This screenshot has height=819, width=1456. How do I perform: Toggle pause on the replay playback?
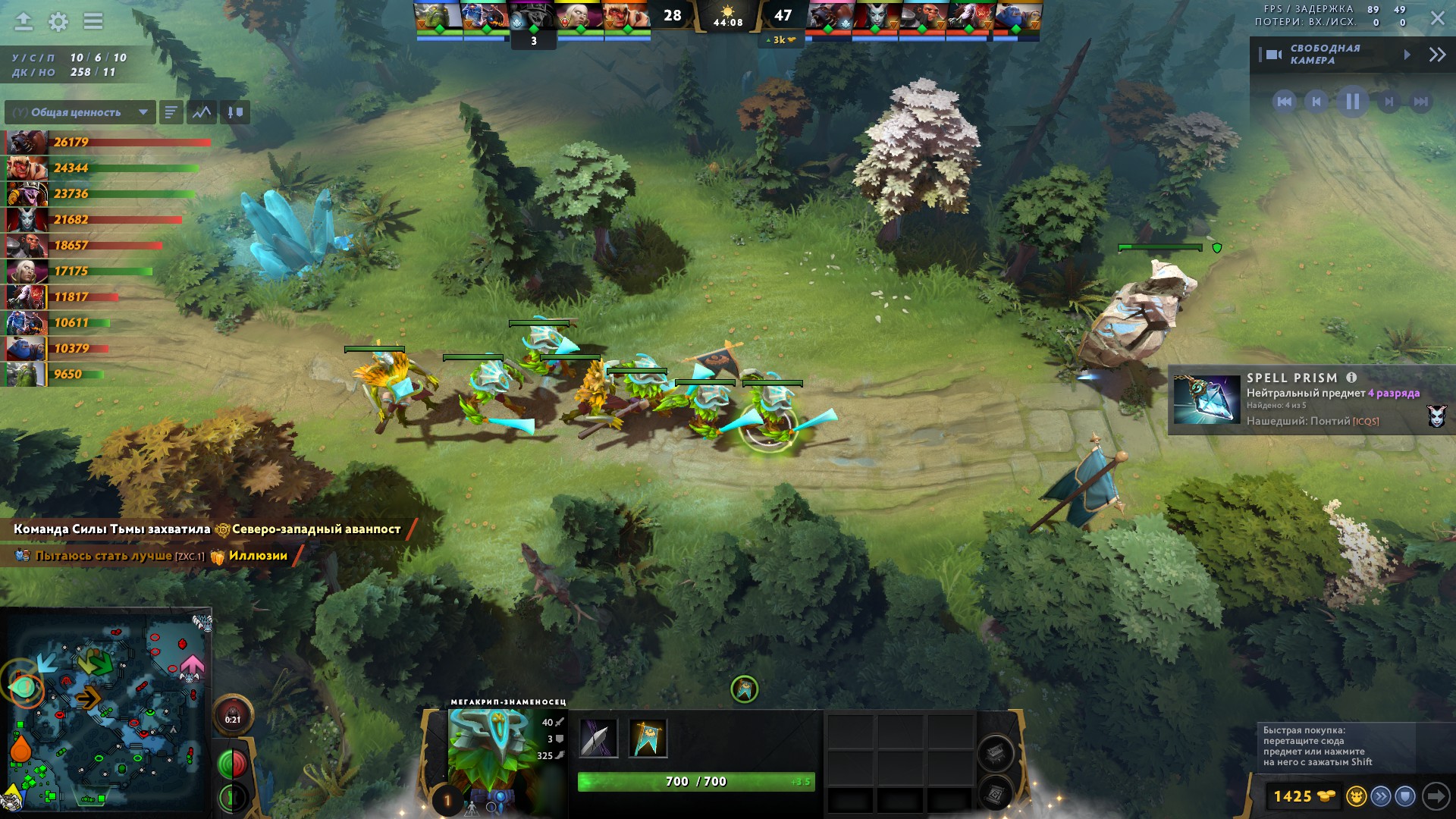1353,102
